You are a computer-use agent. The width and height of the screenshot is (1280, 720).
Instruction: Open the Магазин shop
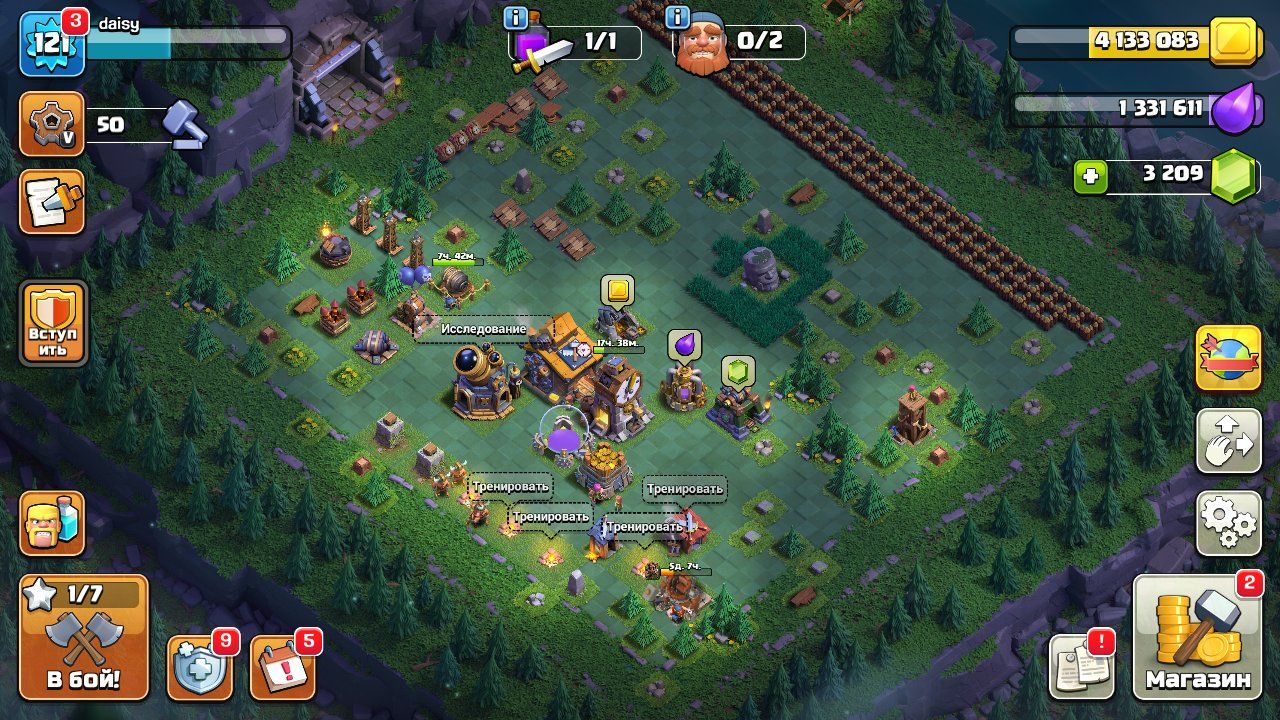[1197, 638]
